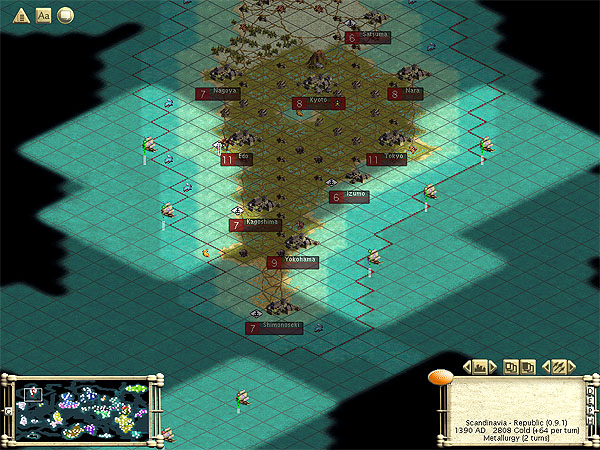Click the "H" button on info box

[590, 420]
